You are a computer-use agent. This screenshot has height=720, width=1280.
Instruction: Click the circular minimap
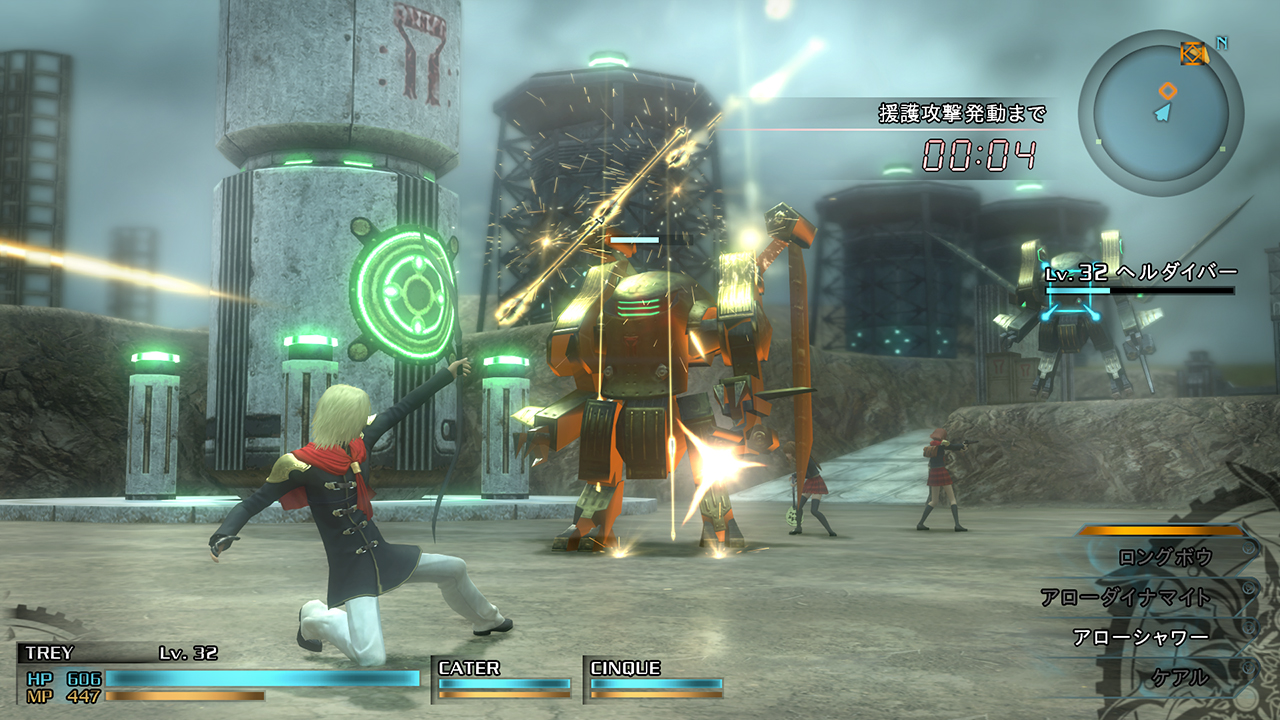tap(1160, 112)
